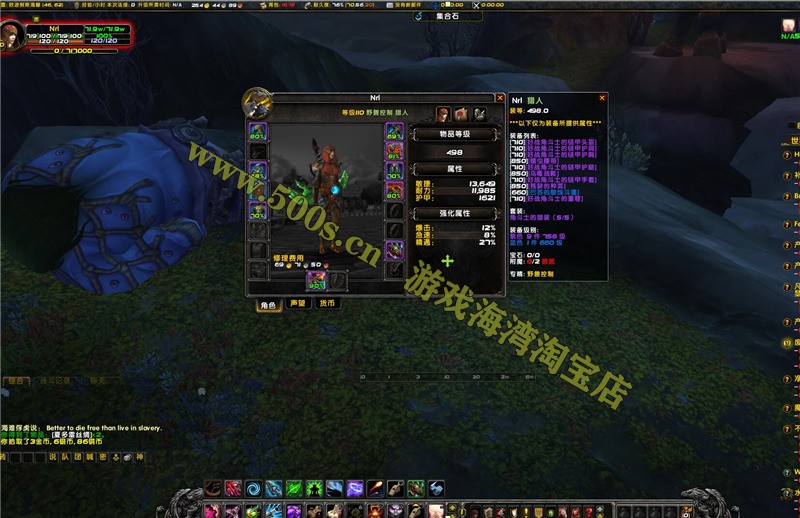Image resolution: width=800 pixels, height=518 pixels.
Task: Activate the green leaf ability icon
Action: point(294,488)
